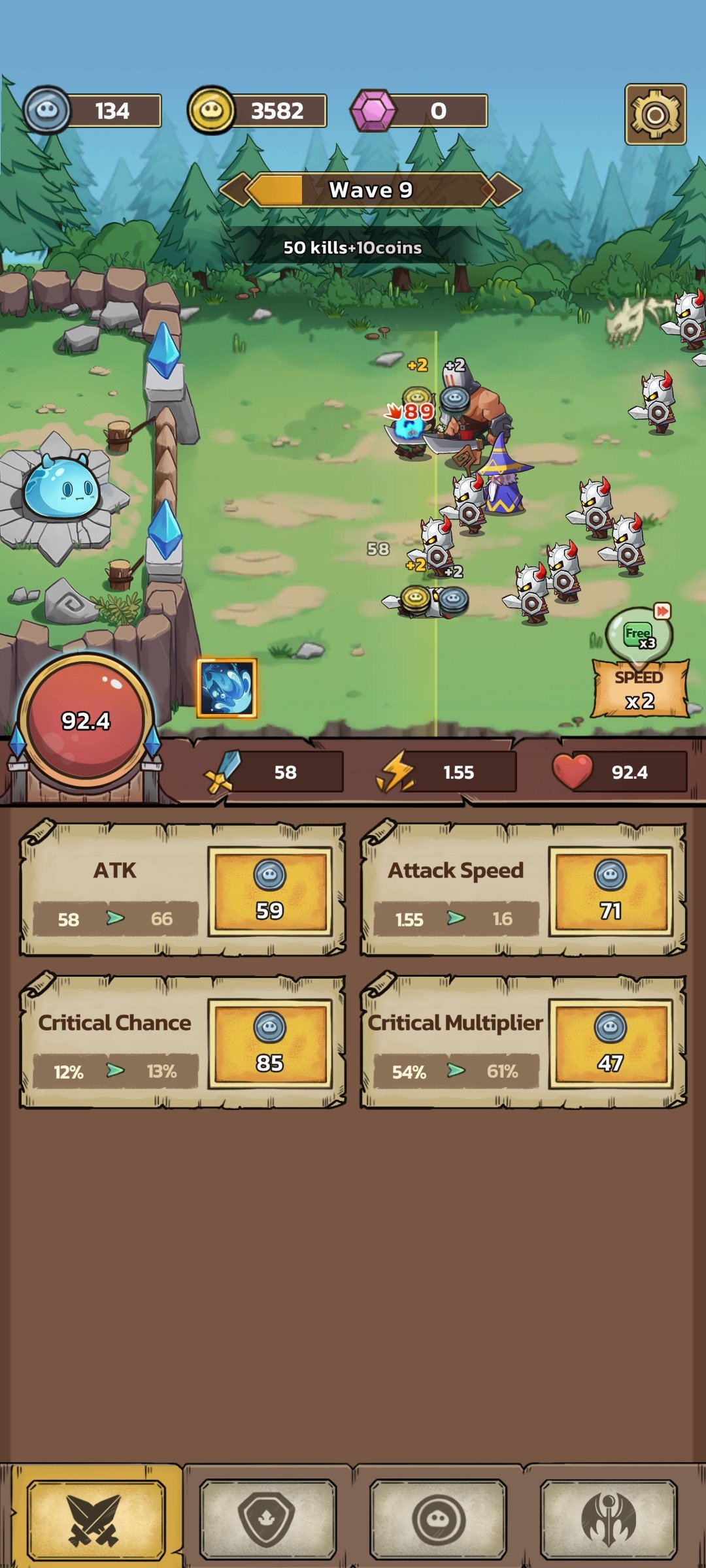This screenshot has width=706, height=1568.
Task: Buy the ATK upgrade for 59
Action: click(x=270, y=892)
